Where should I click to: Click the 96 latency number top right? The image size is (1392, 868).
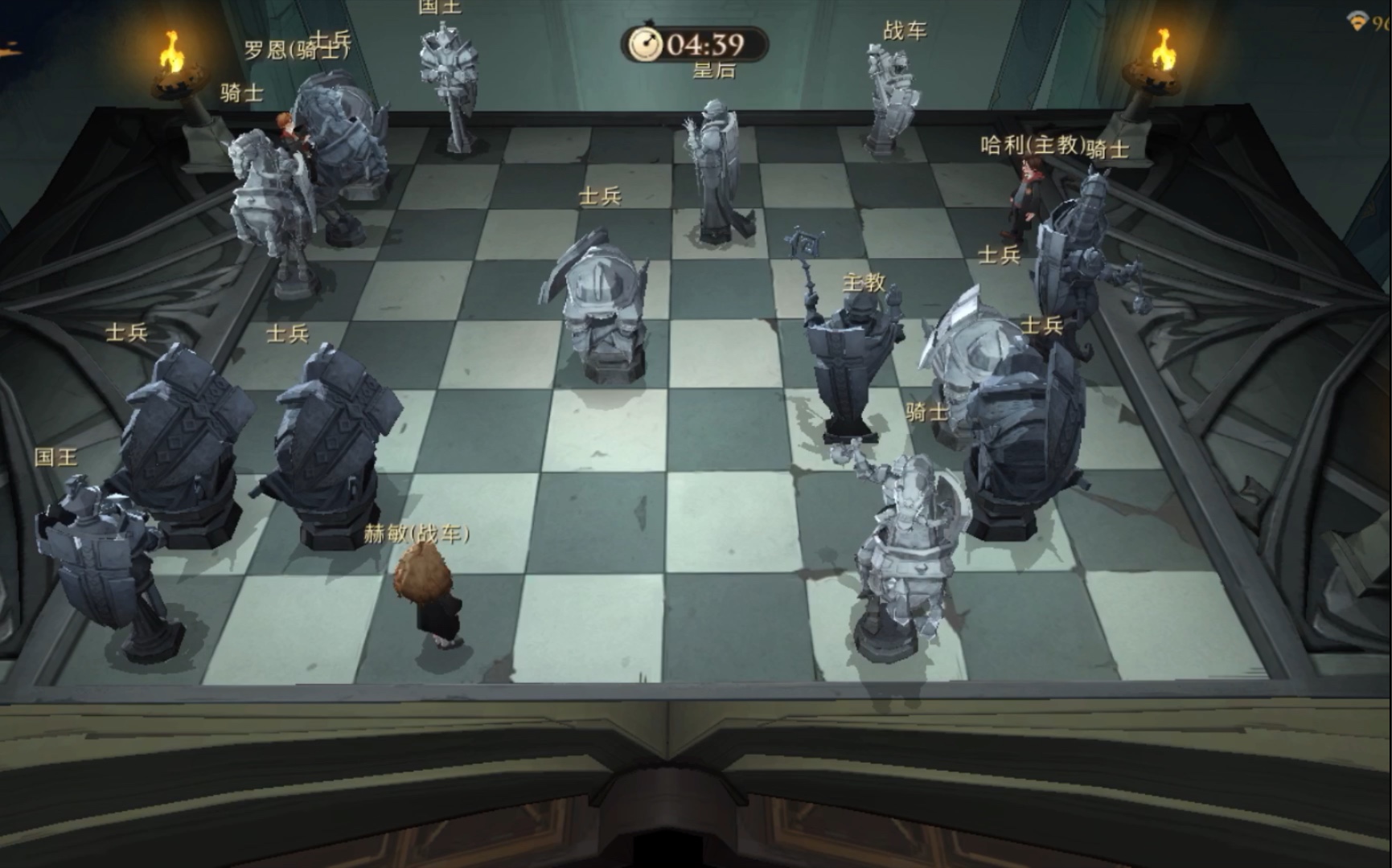[1381, 23]
